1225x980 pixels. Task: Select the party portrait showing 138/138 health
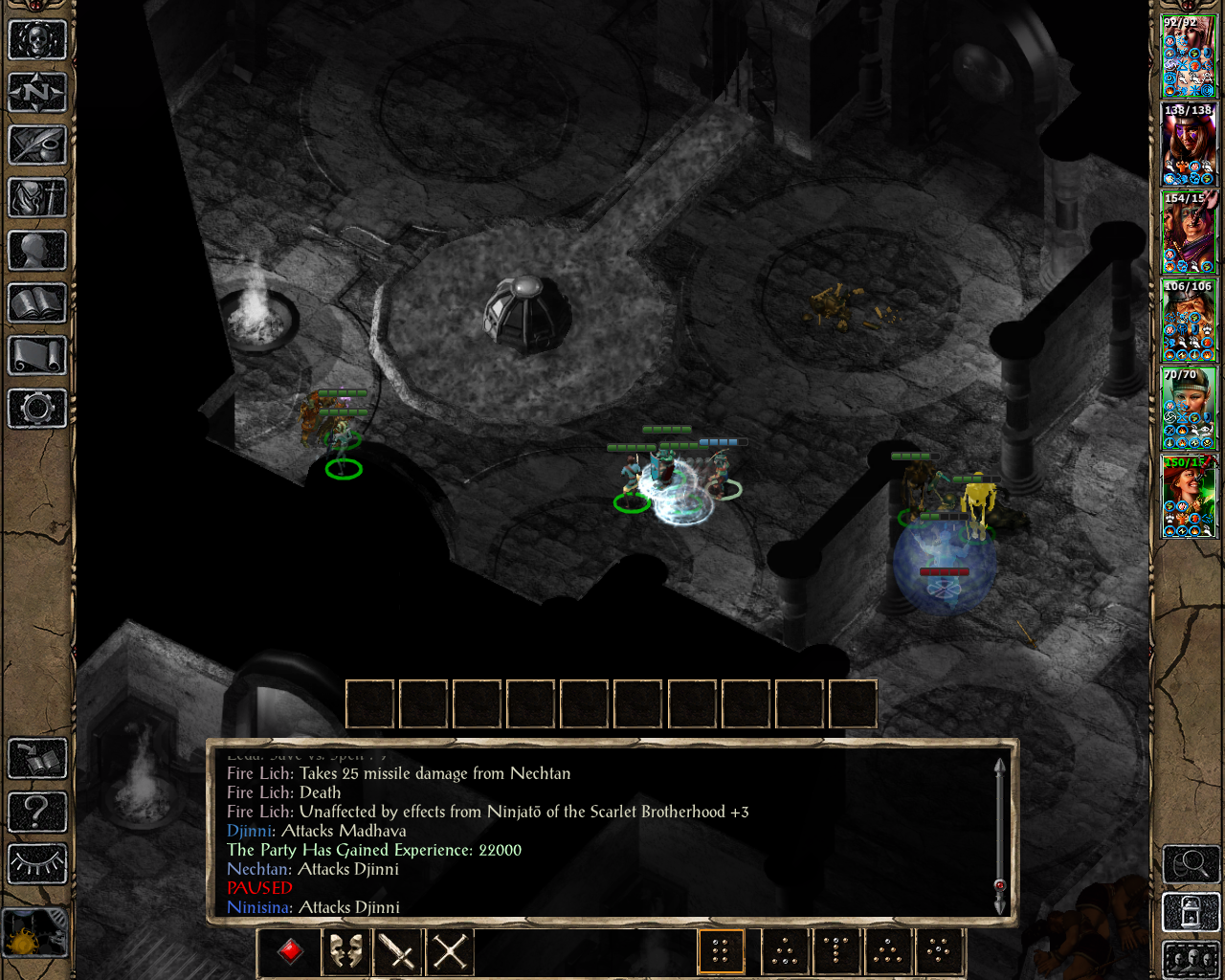(1189, 145)
